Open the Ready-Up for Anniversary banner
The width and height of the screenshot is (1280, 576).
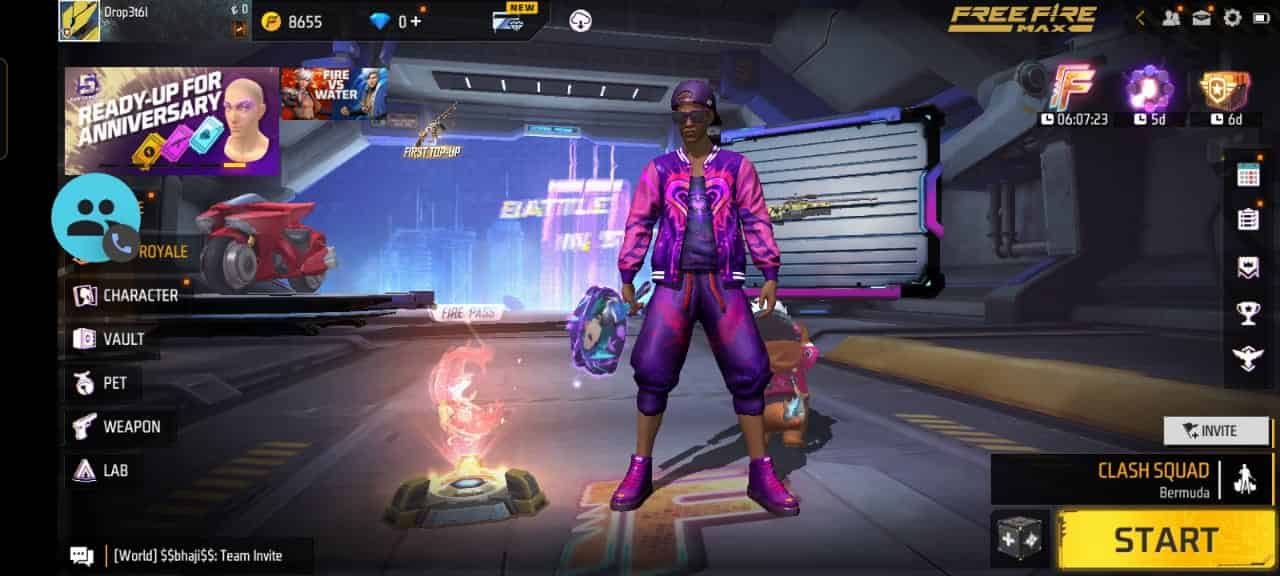(171, 121)
